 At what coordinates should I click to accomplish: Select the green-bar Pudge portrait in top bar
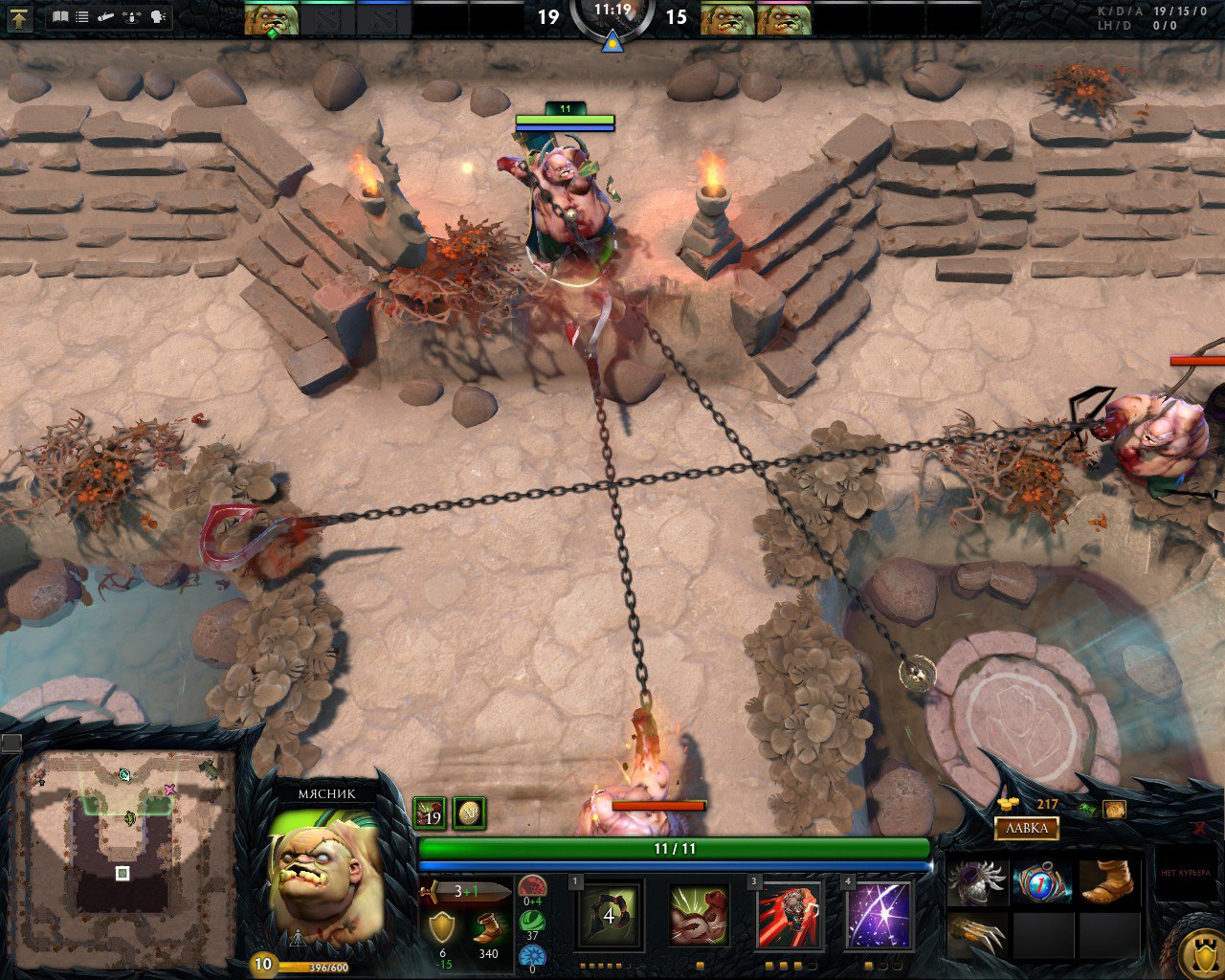click(x=271, y=19)
